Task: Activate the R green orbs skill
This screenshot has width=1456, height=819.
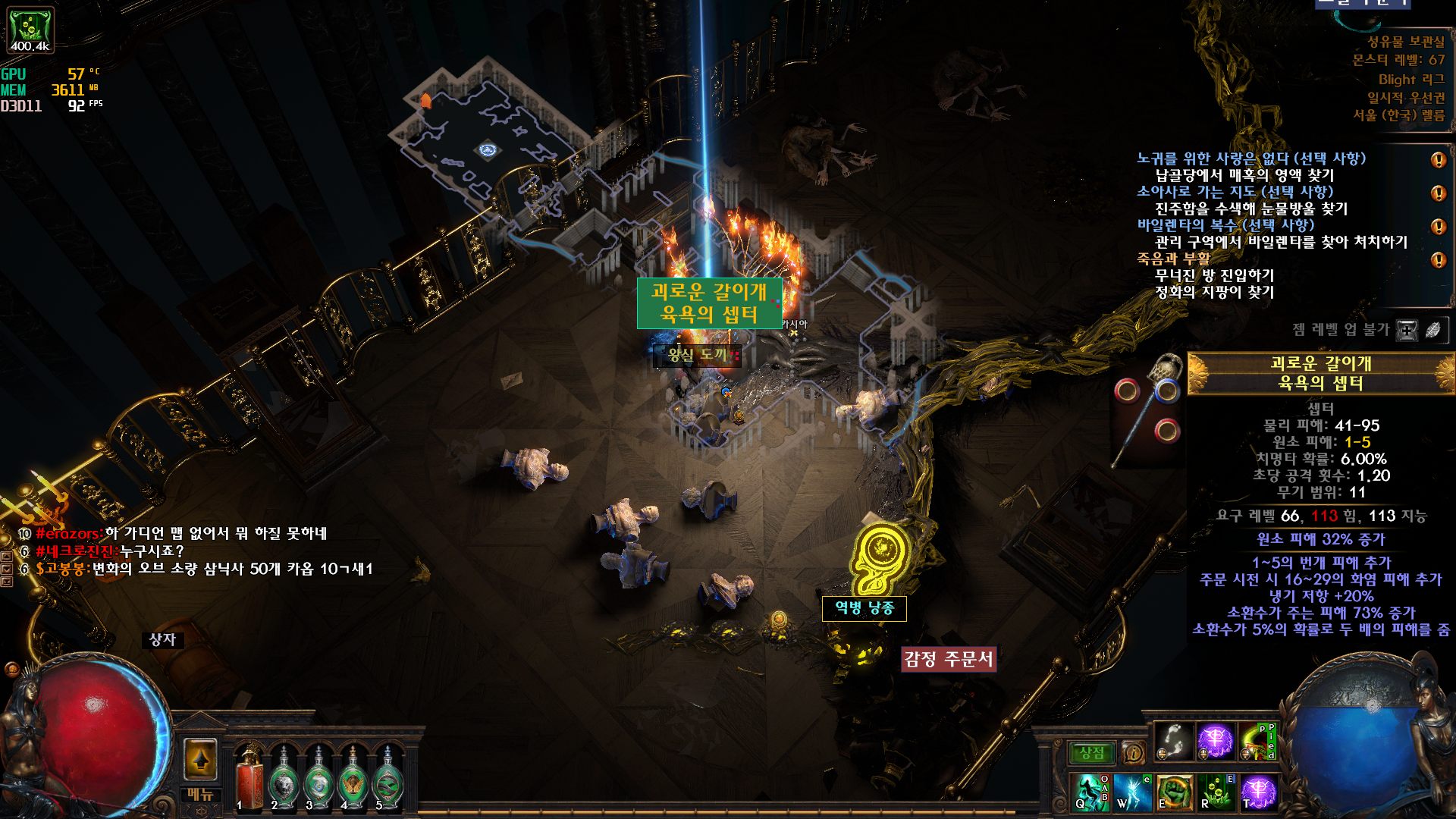Action: point(1216,792)
